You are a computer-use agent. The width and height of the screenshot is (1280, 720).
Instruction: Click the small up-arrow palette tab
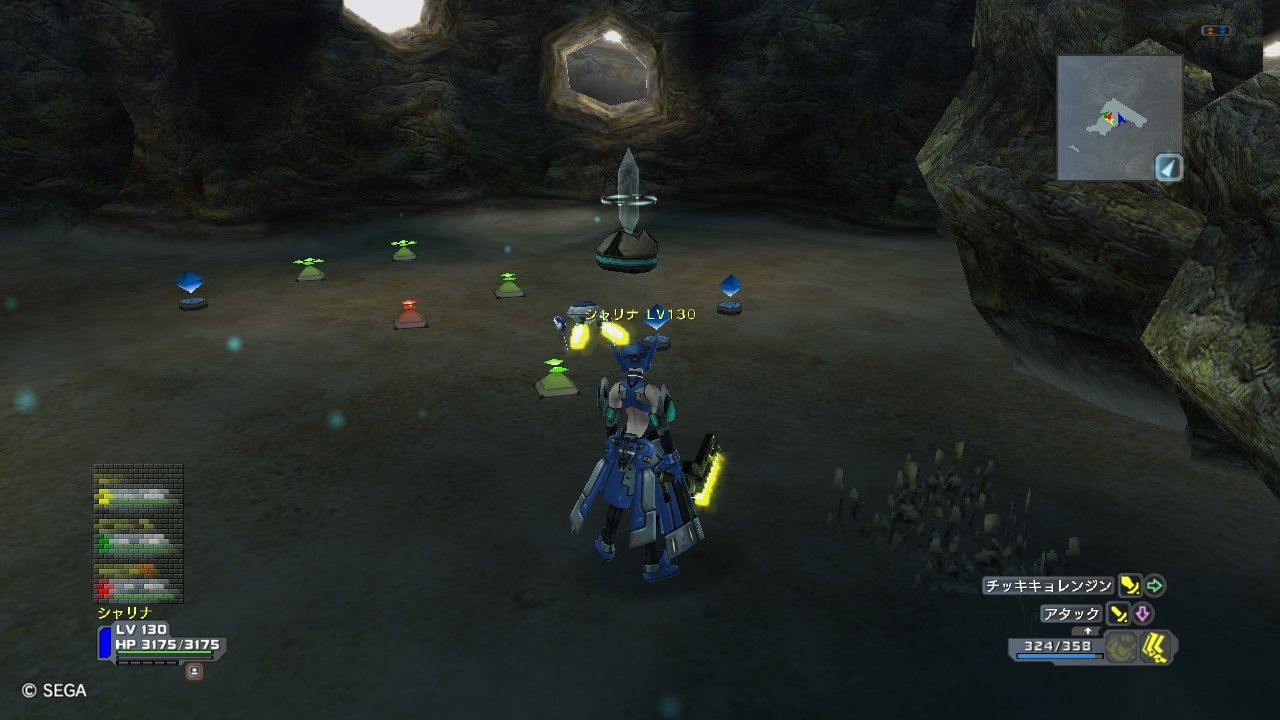[x=1088, y=631]
